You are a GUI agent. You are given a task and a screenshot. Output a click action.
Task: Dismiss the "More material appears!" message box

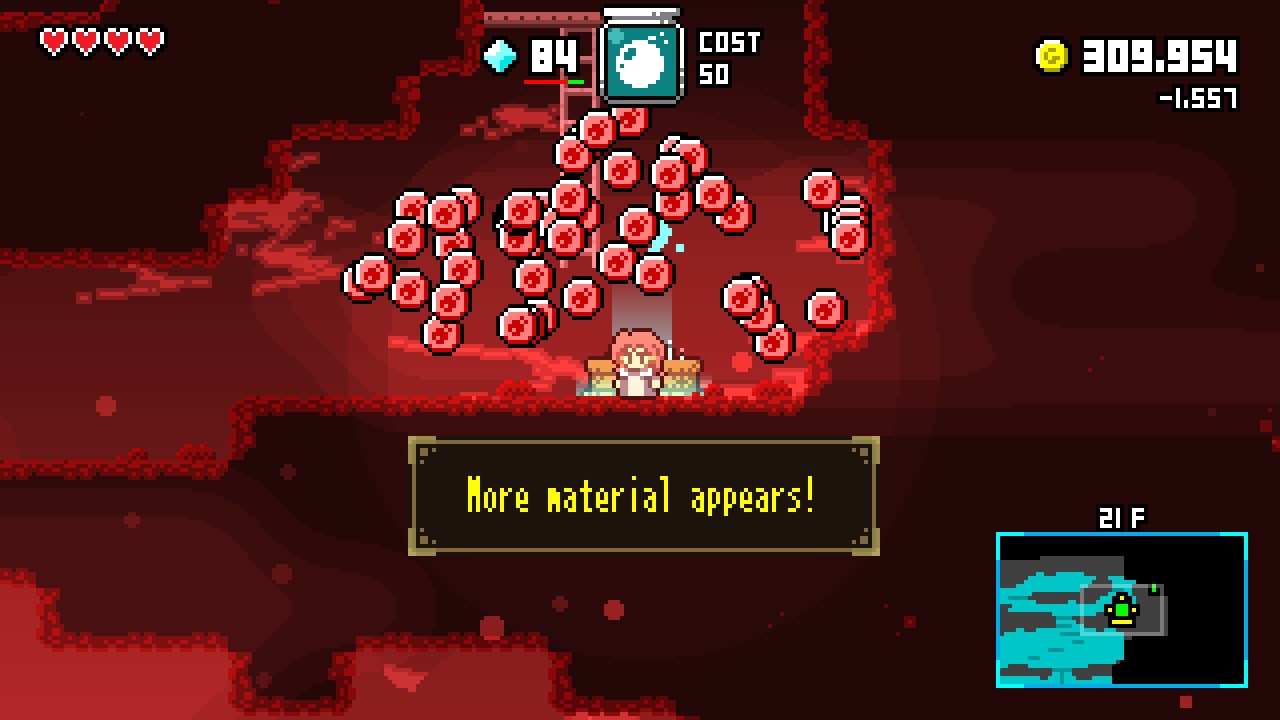point(643,496)
